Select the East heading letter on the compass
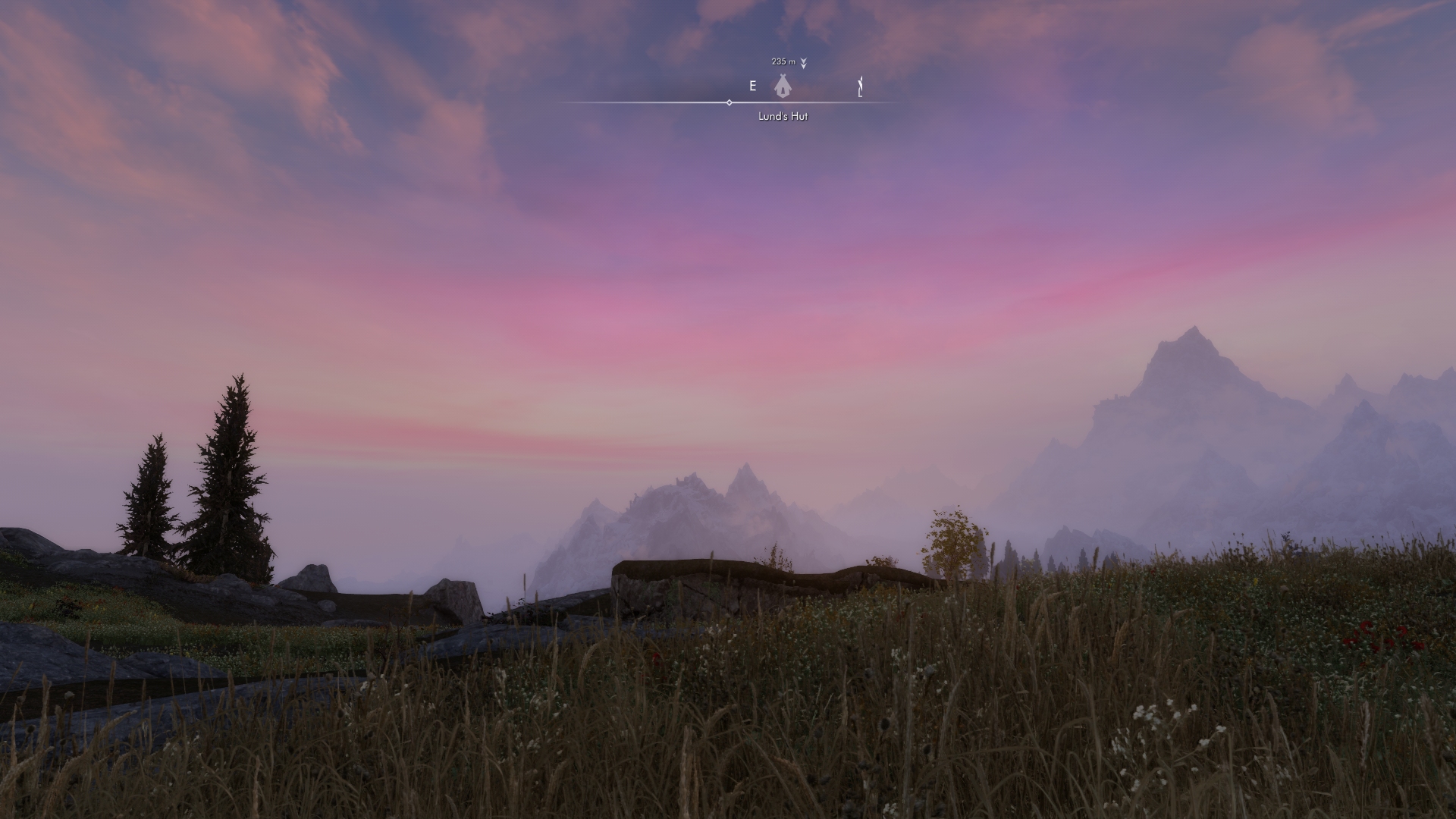 click(752, 86)
